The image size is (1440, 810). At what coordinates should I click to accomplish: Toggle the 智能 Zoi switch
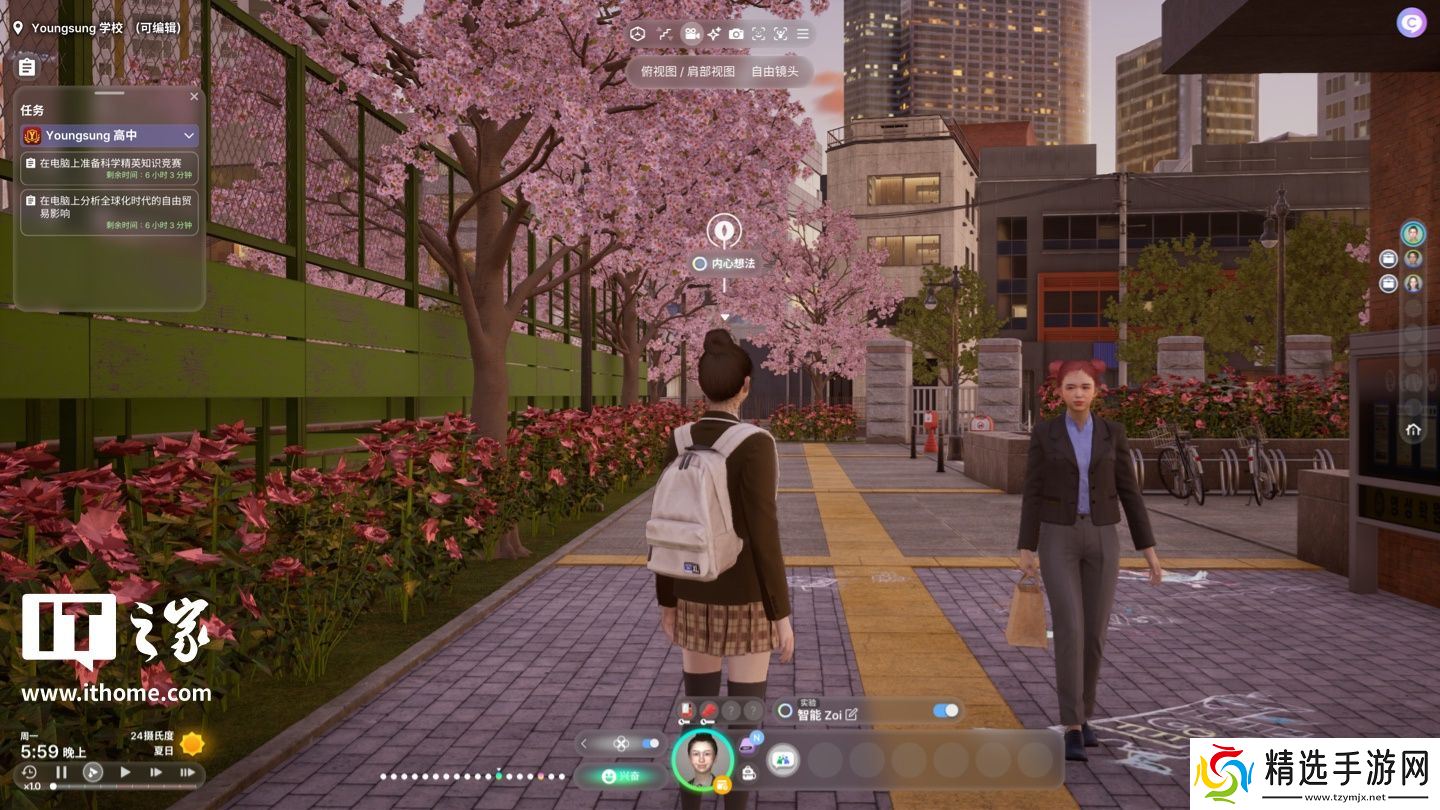[945, 711]
